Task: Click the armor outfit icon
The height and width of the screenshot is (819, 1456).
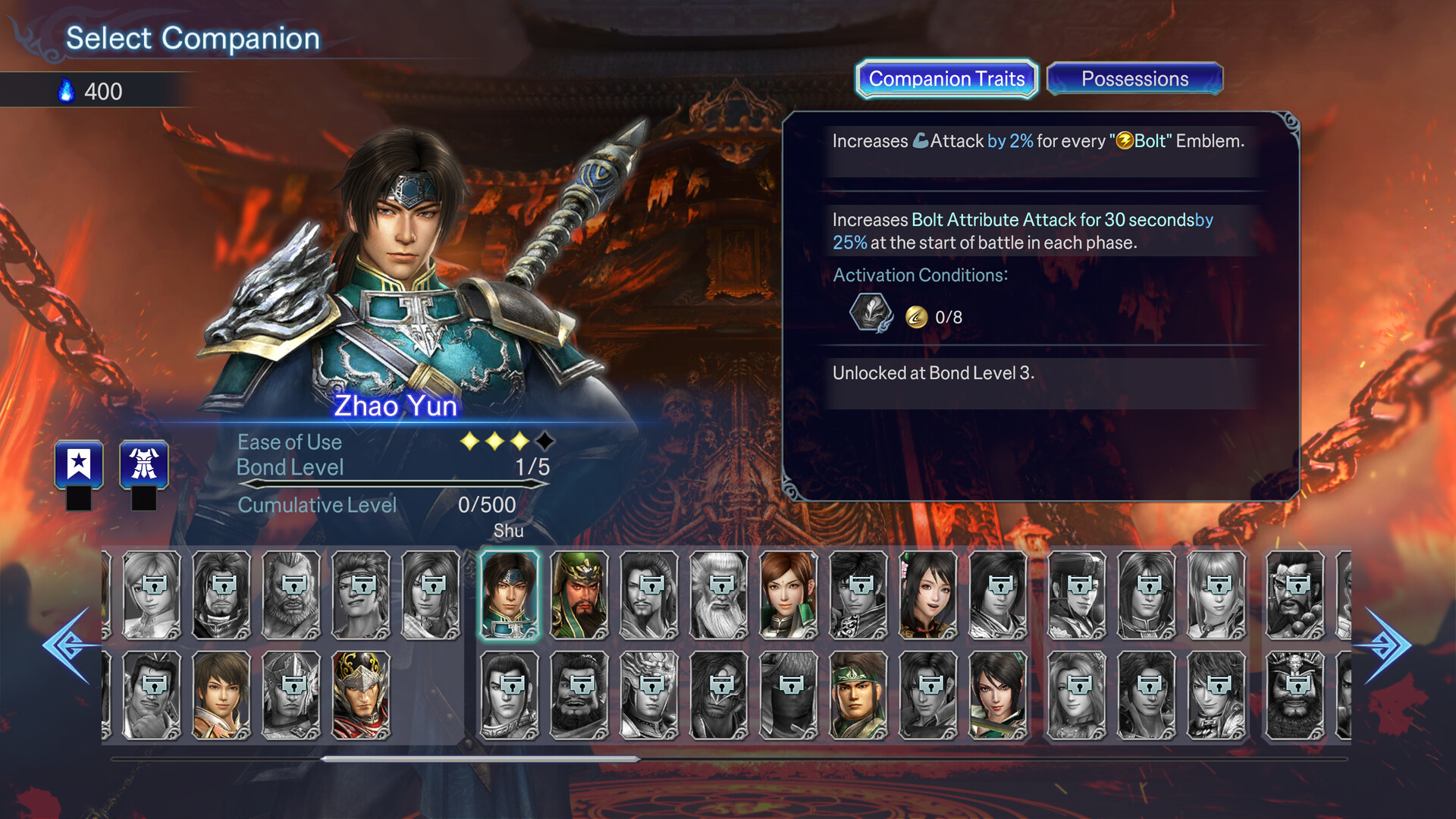Action: 144,464
